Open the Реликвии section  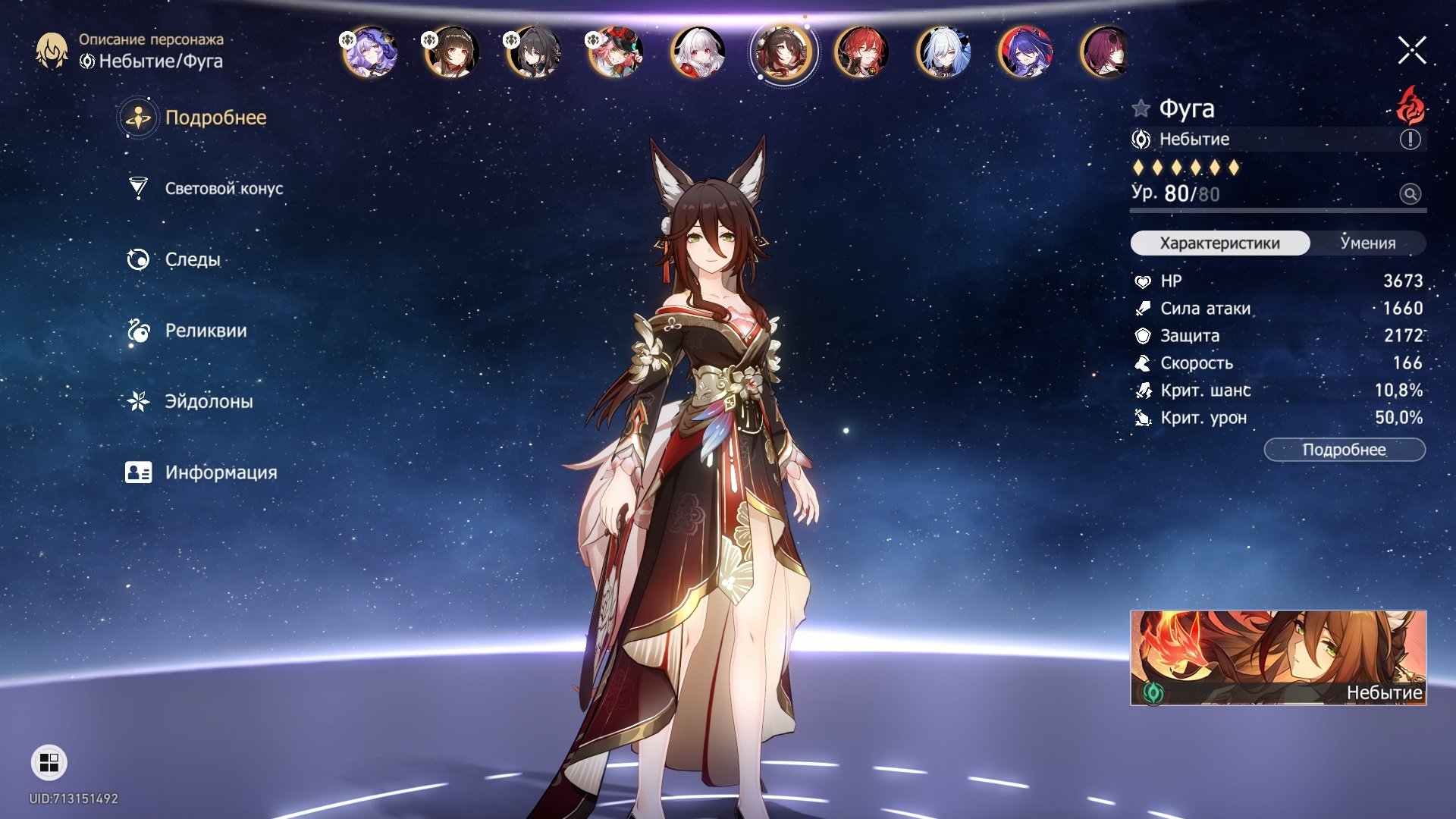(205, 331)
